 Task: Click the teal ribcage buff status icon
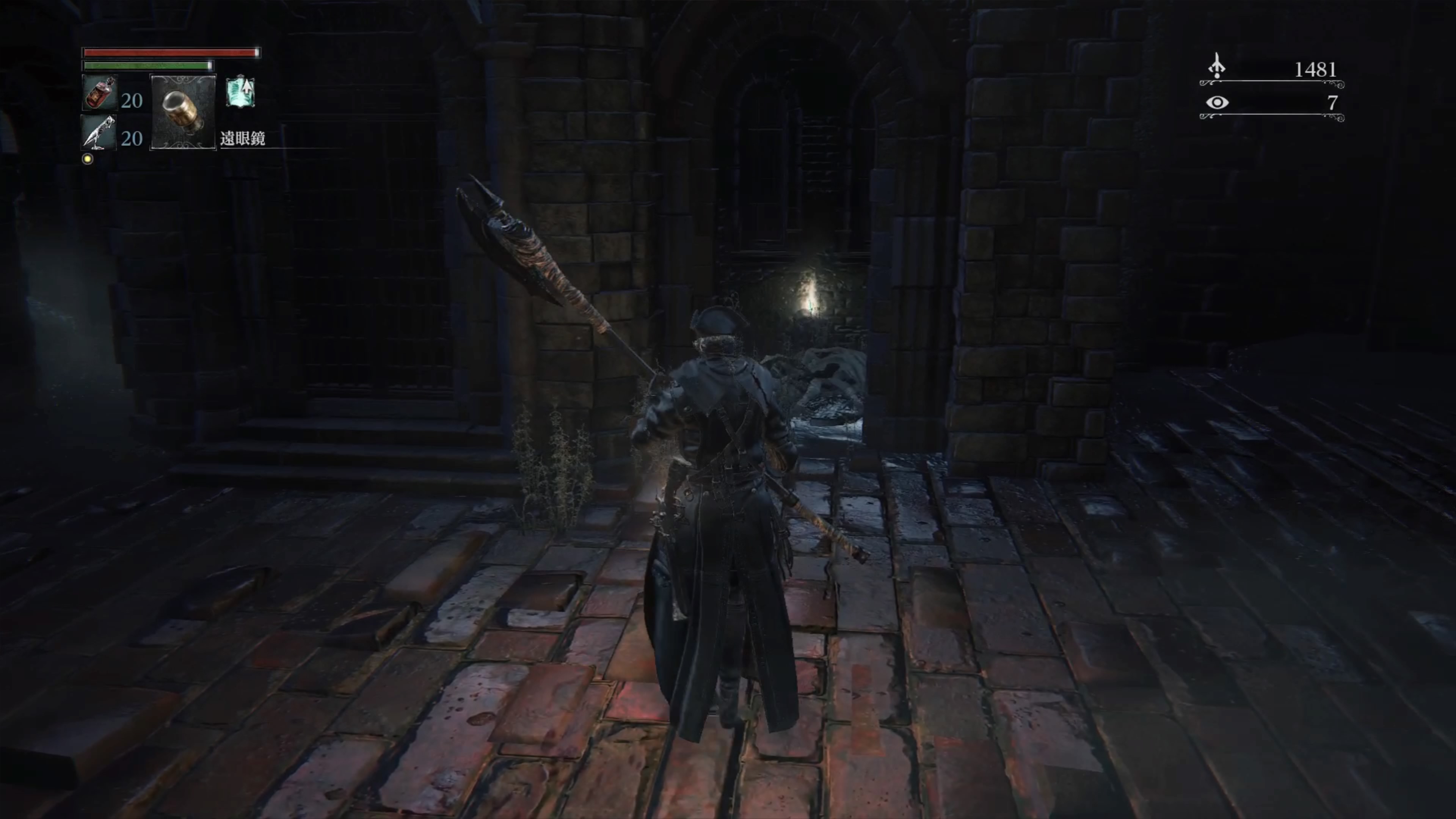240,92
